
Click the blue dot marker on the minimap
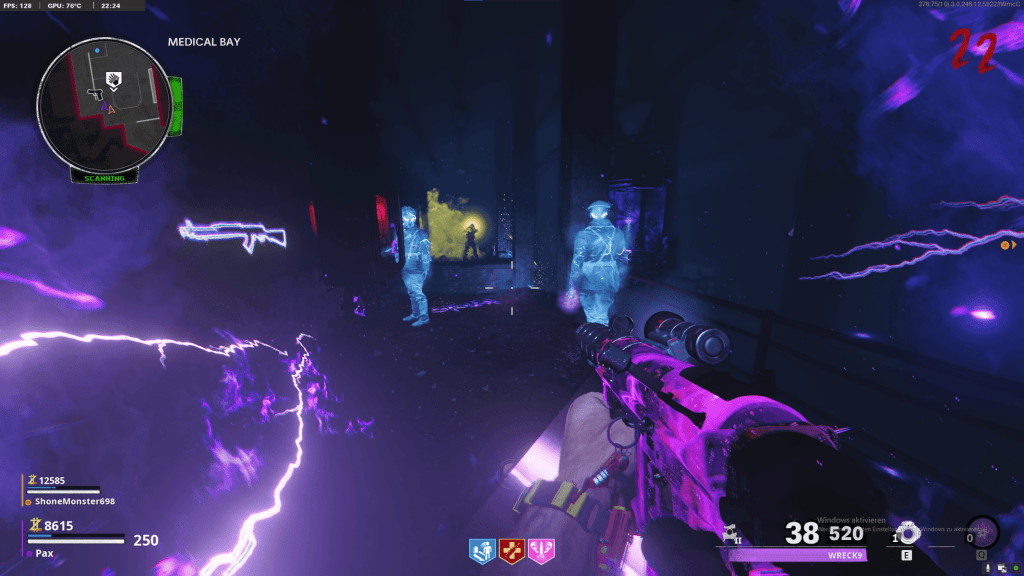click(x=97, y=49)
